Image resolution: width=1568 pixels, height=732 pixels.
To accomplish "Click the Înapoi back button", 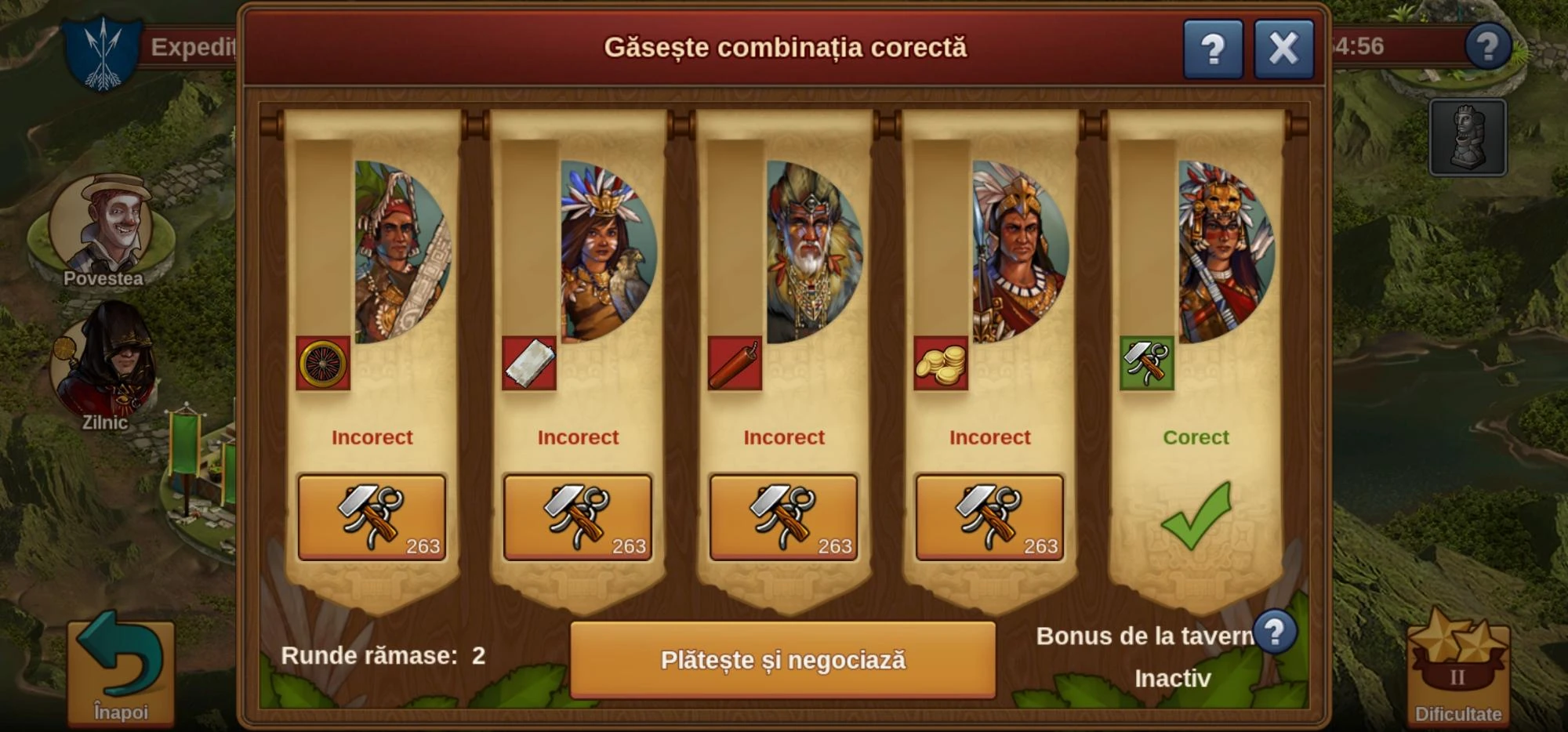I will pyautogui.click(x=119, y=674).
